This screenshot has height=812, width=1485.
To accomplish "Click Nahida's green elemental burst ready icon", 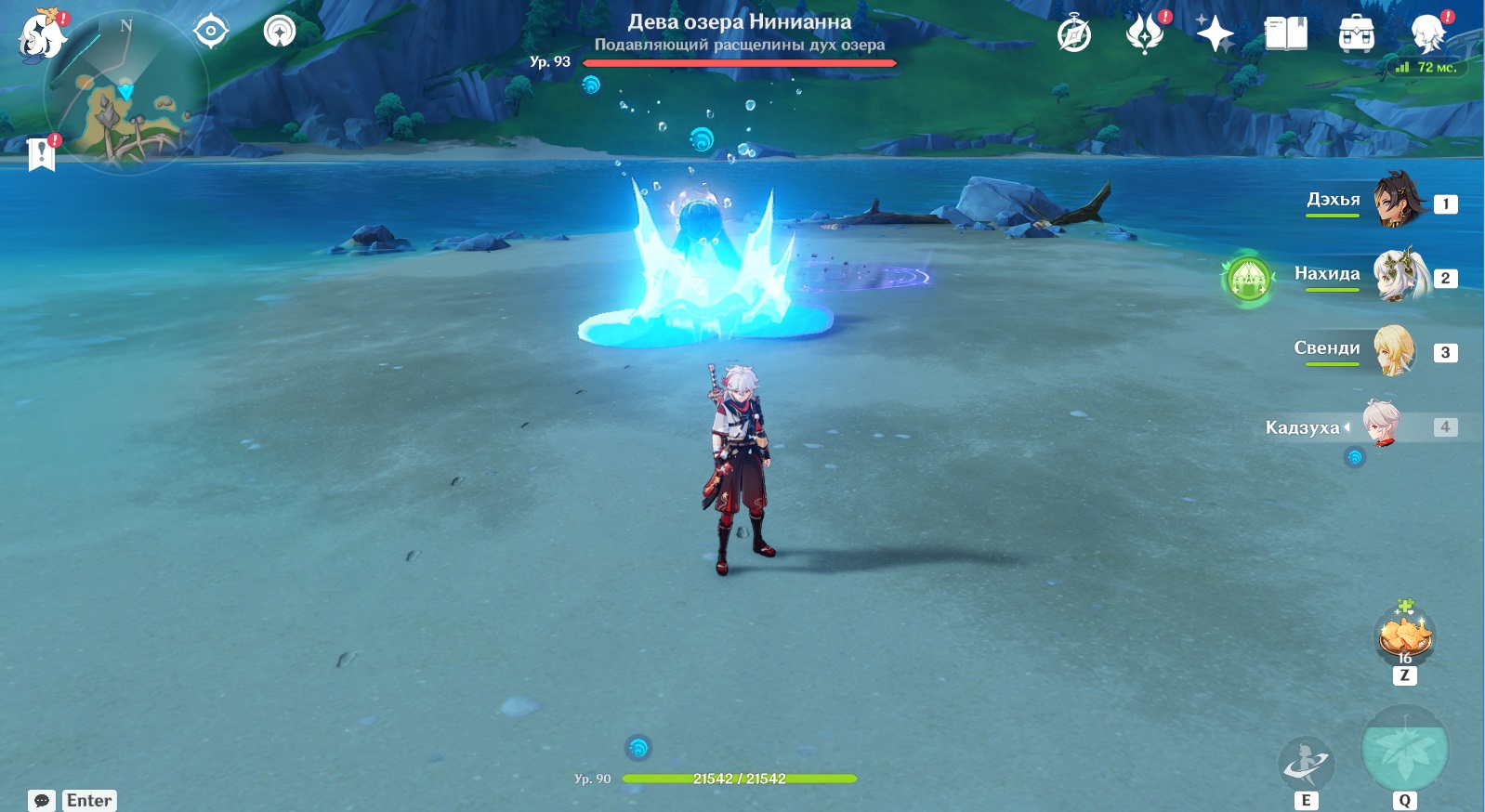I will (x=1248, y=278).
